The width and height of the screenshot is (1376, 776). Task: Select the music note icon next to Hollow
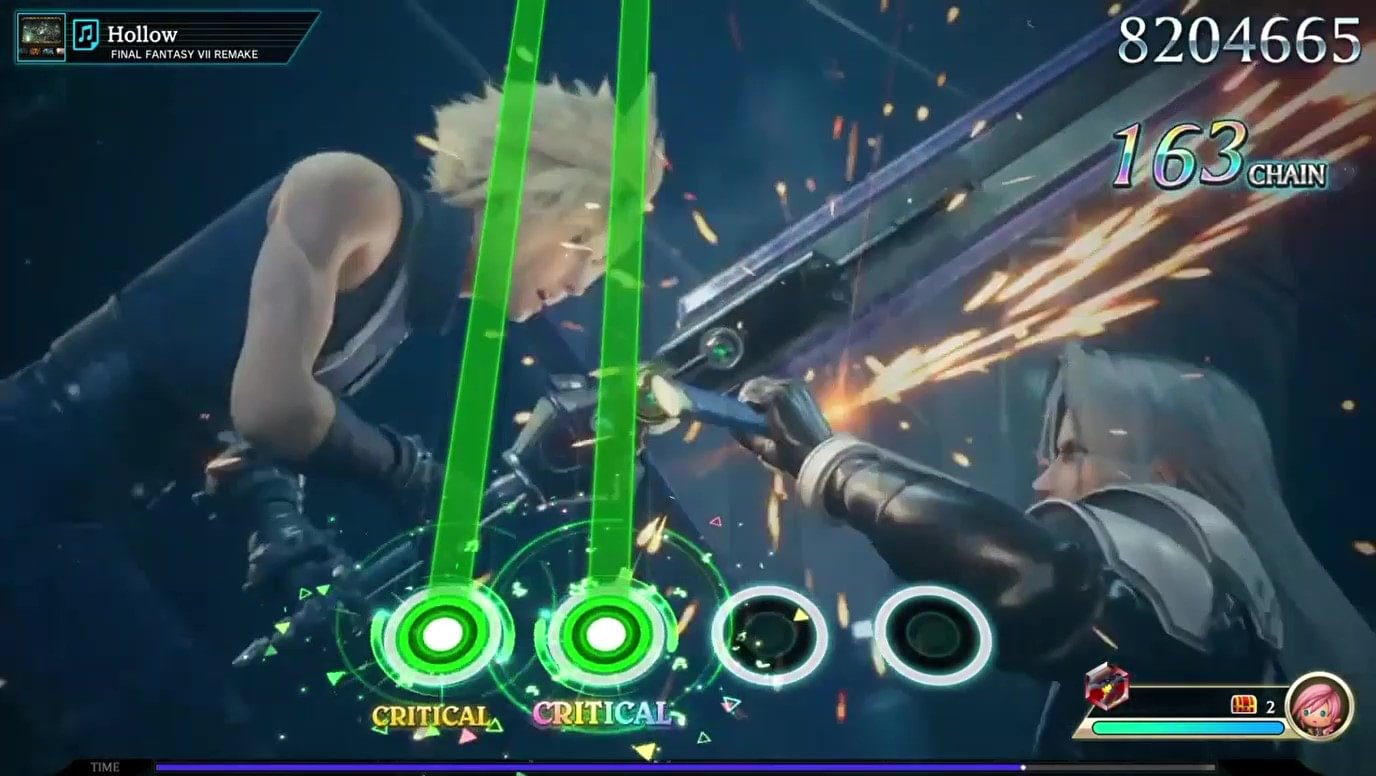pyautogui.click(x=86, y=35)
